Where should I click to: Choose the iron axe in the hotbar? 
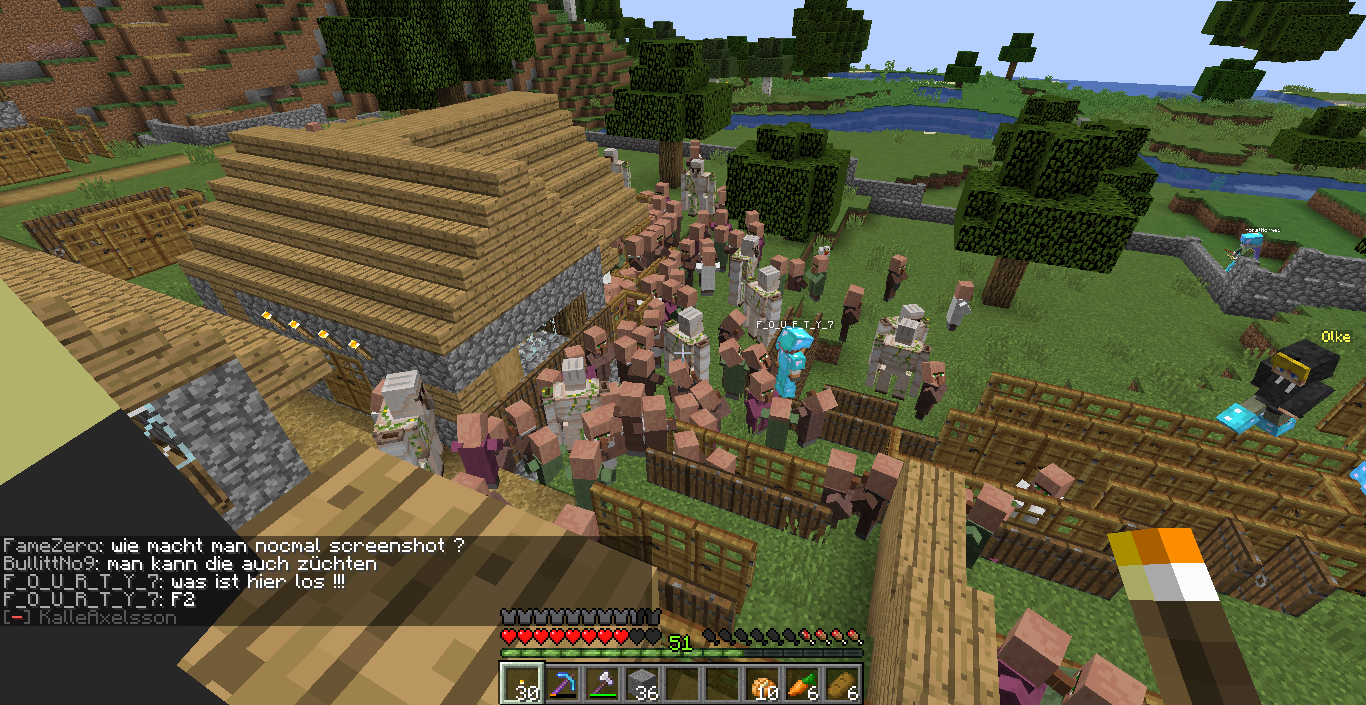(x=601, y=683)
